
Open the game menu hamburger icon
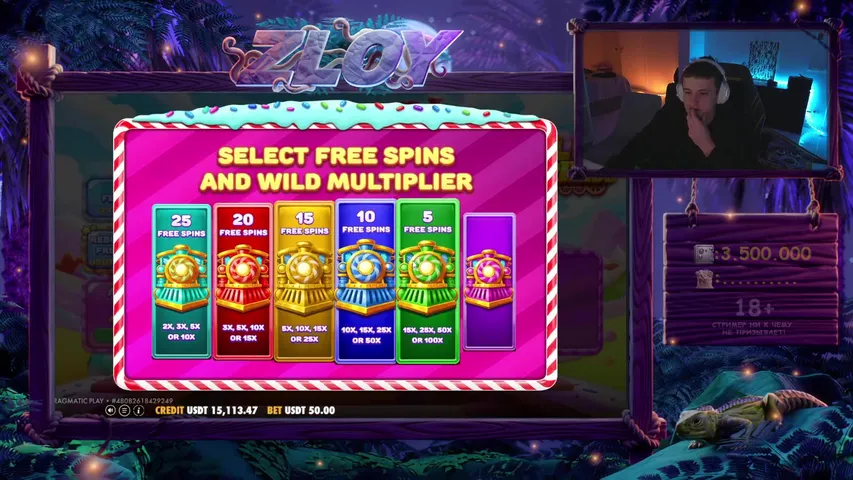tap(124, 410)
